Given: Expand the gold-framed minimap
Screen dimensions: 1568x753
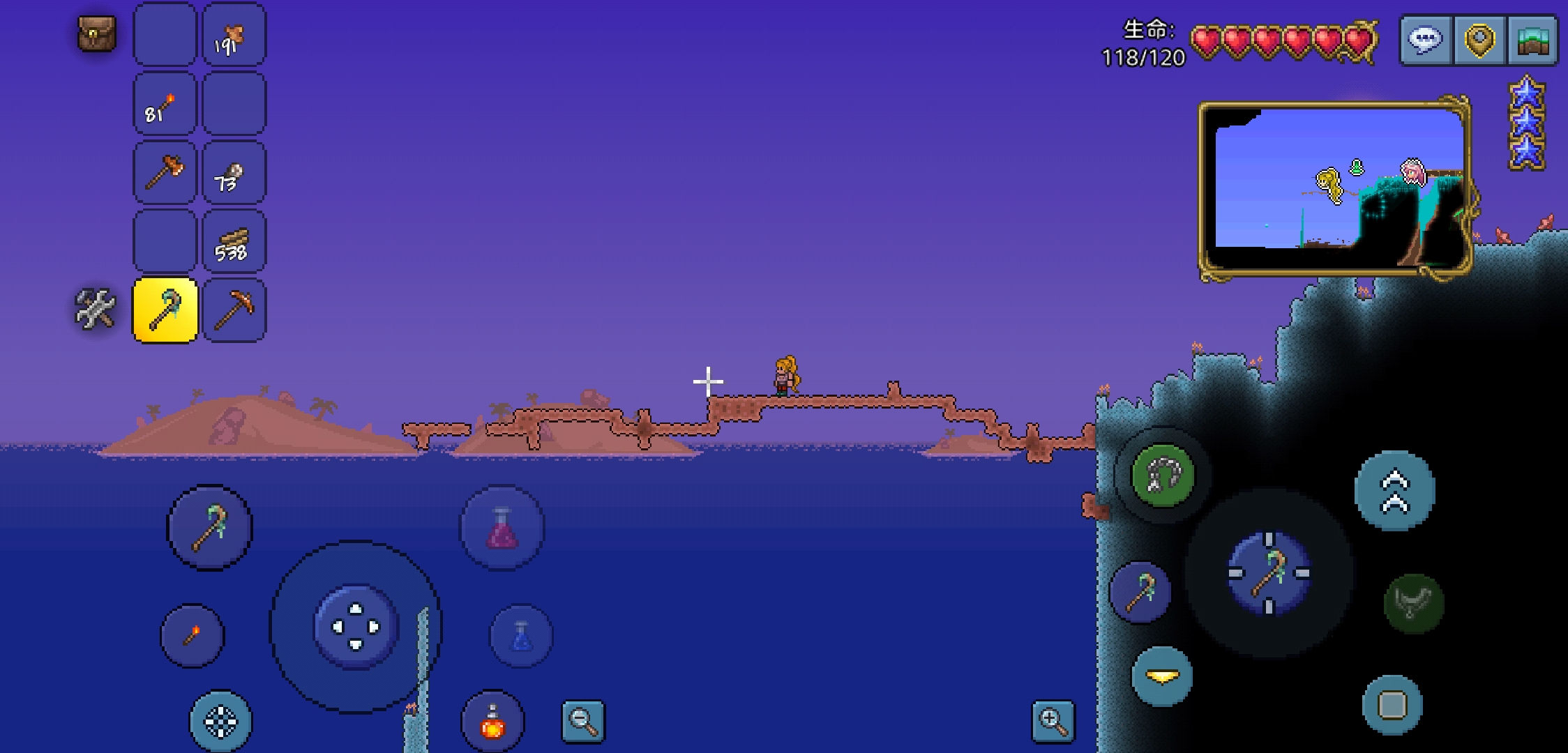Looking at the screenshot, I should [x=1335, y=187].
